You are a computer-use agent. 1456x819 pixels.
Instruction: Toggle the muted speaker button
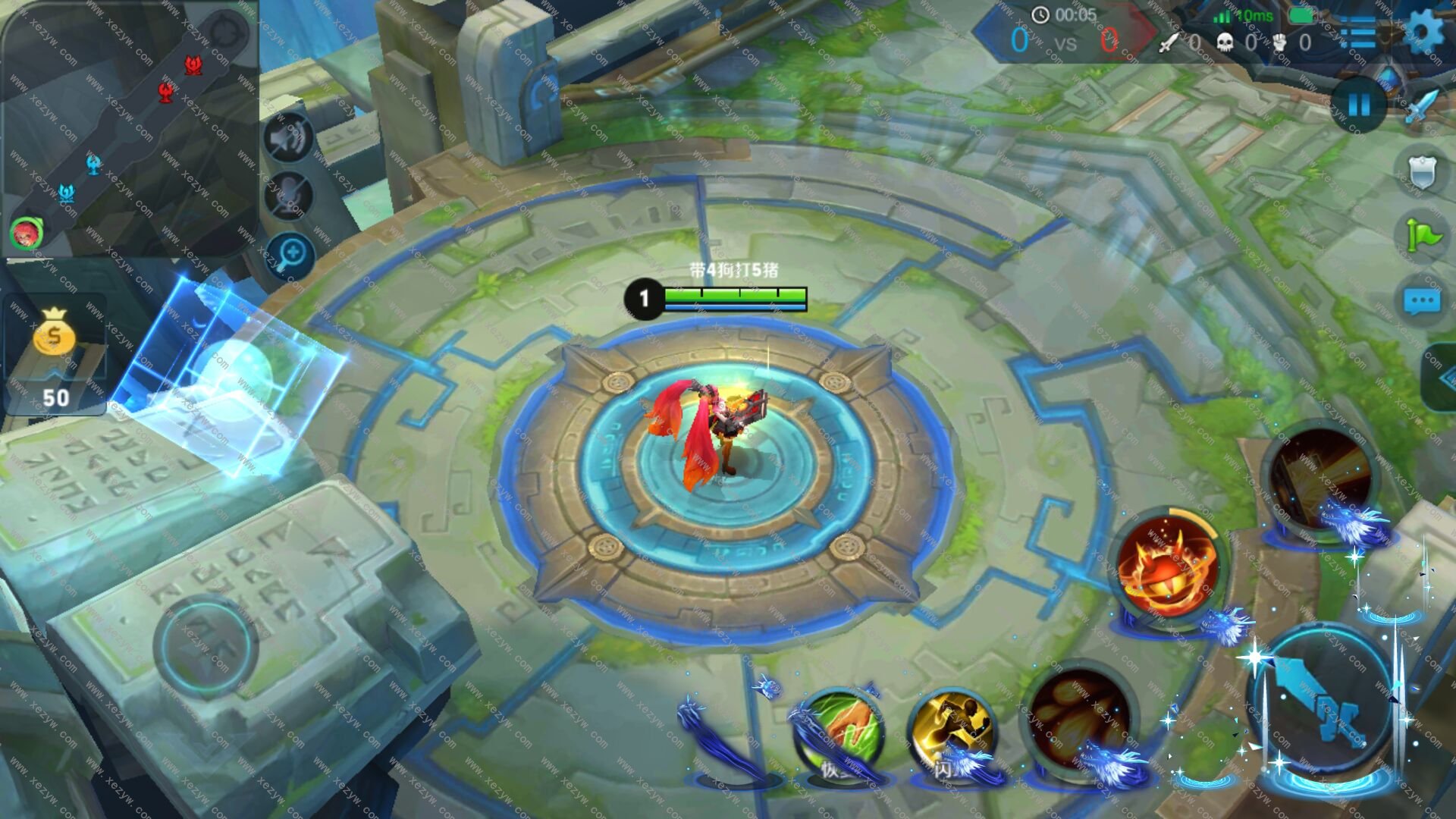pyautogui.click(x=288, y=138)
